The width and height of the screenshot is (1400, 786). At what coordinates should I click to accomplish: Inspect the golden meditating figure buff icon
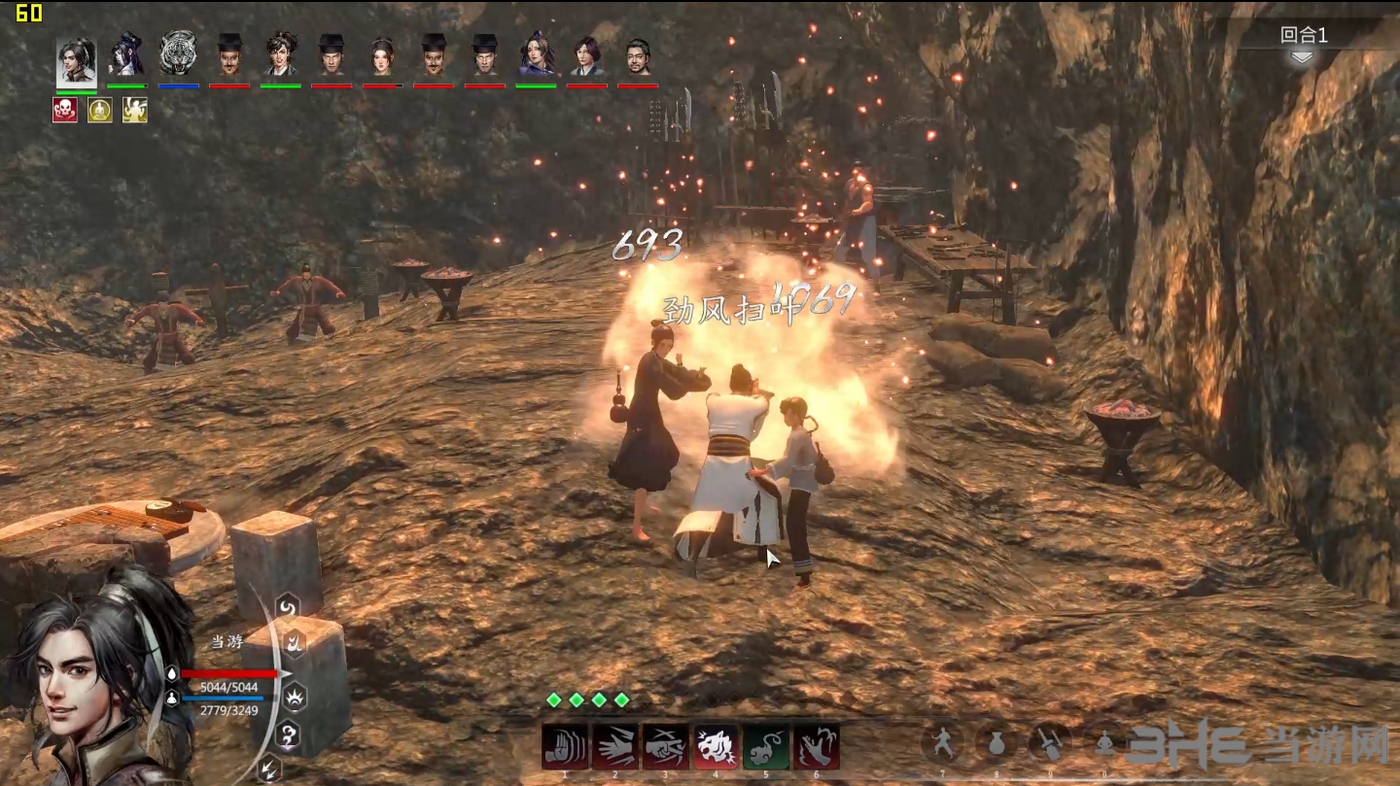pos(100,110)
